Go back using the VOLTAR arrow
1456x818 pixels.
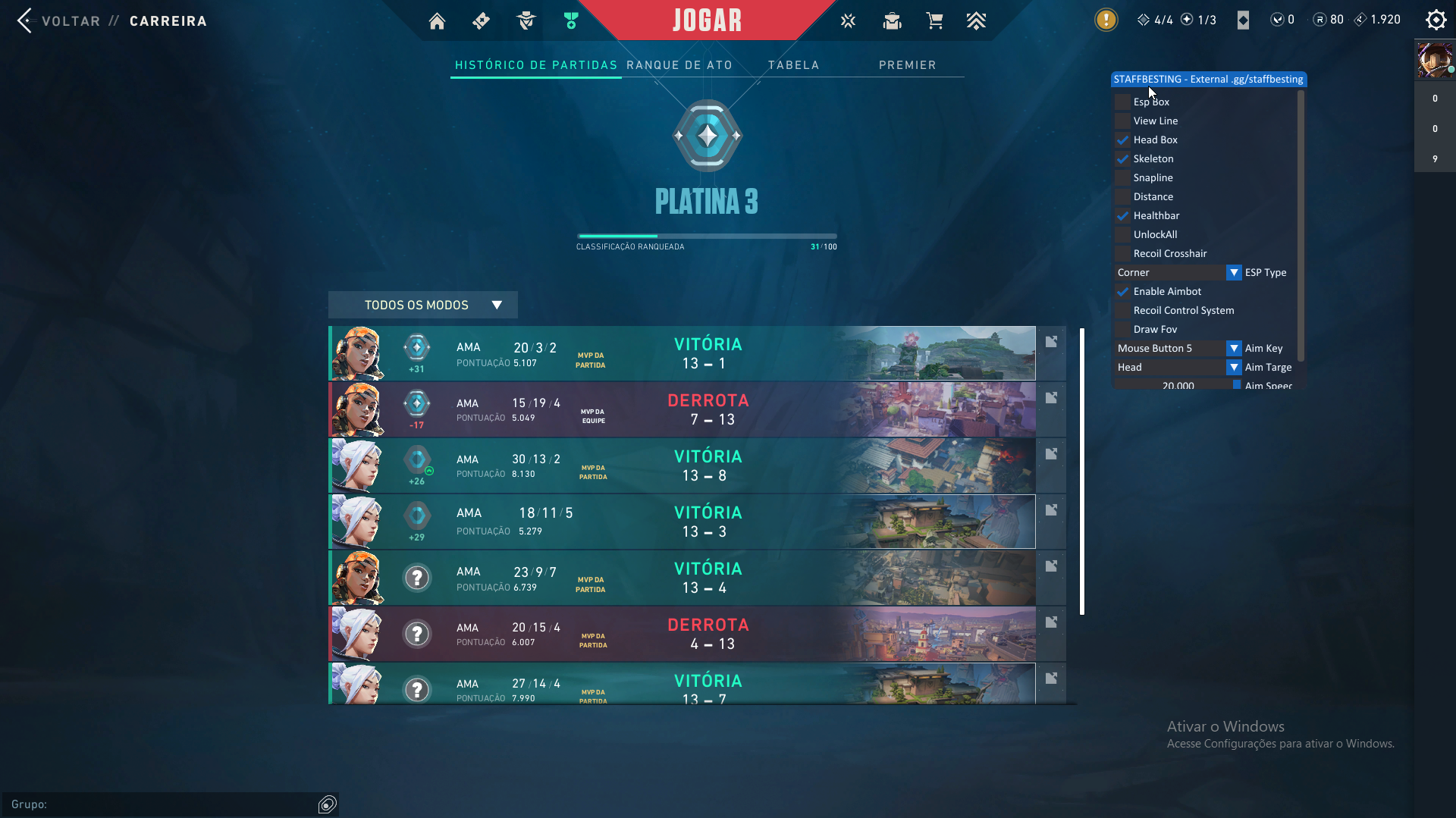[x=25, y=20]
